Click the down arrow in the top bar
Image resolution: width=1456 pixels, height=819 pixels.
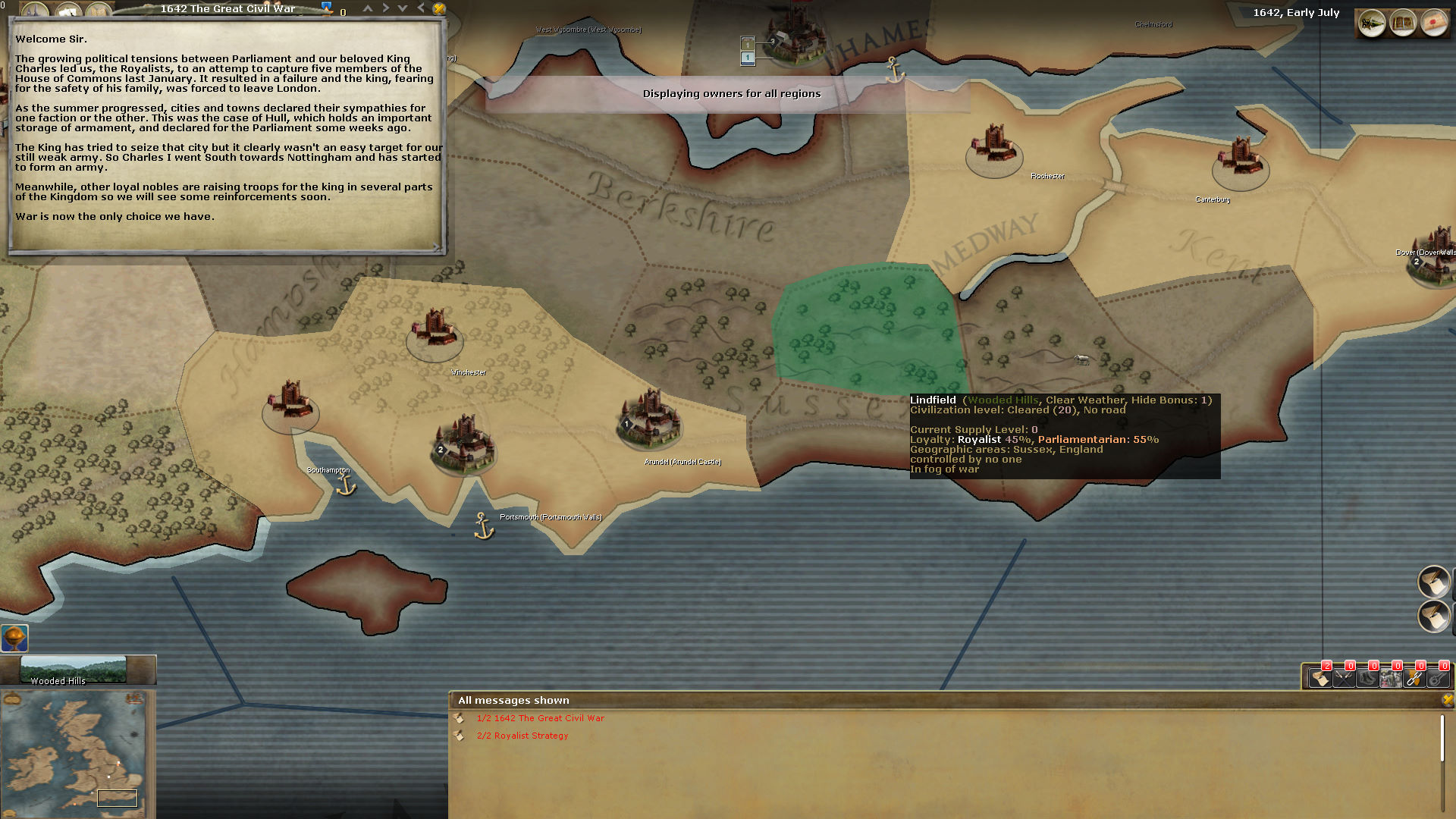(403, 8)
